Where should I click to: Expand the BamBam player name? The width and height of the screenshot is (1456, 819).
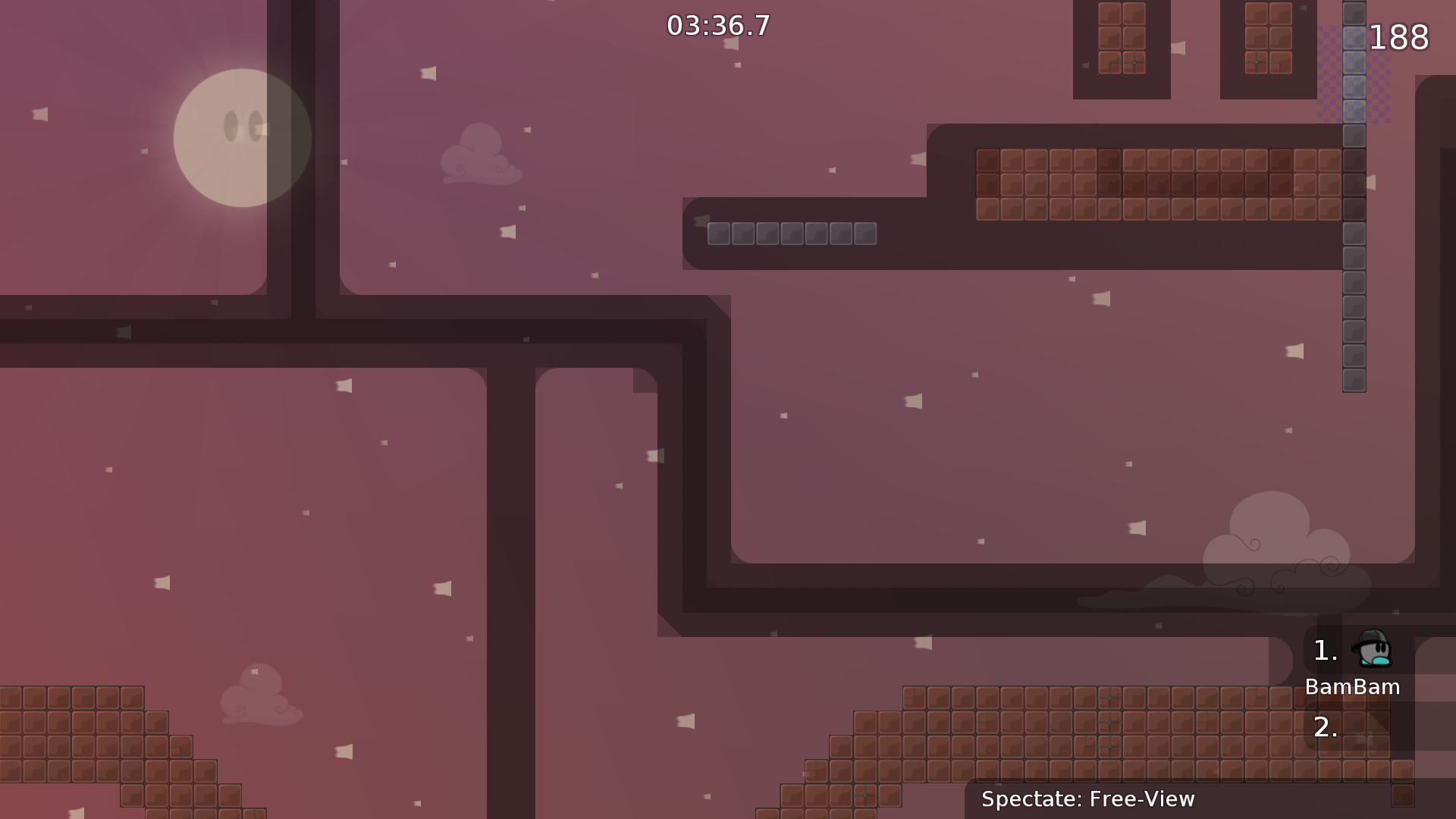1353,687
